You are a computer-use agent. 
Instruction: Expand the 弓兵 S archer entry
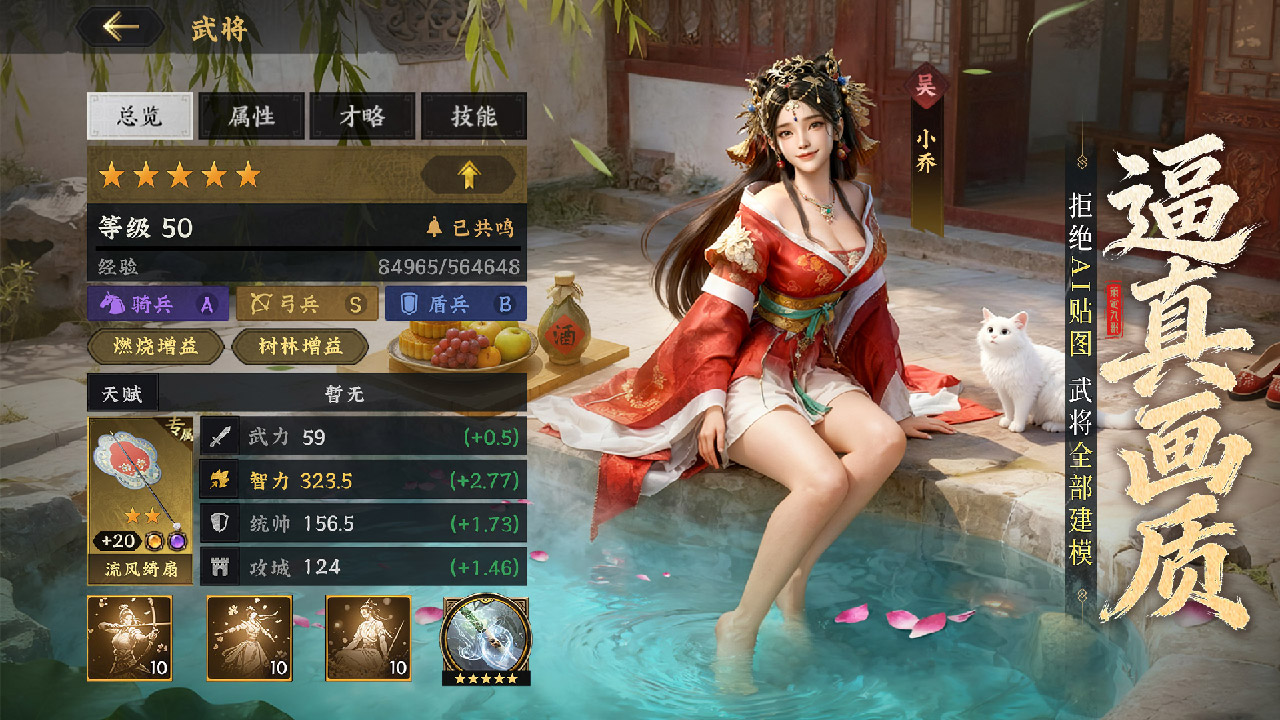point(306,305)
